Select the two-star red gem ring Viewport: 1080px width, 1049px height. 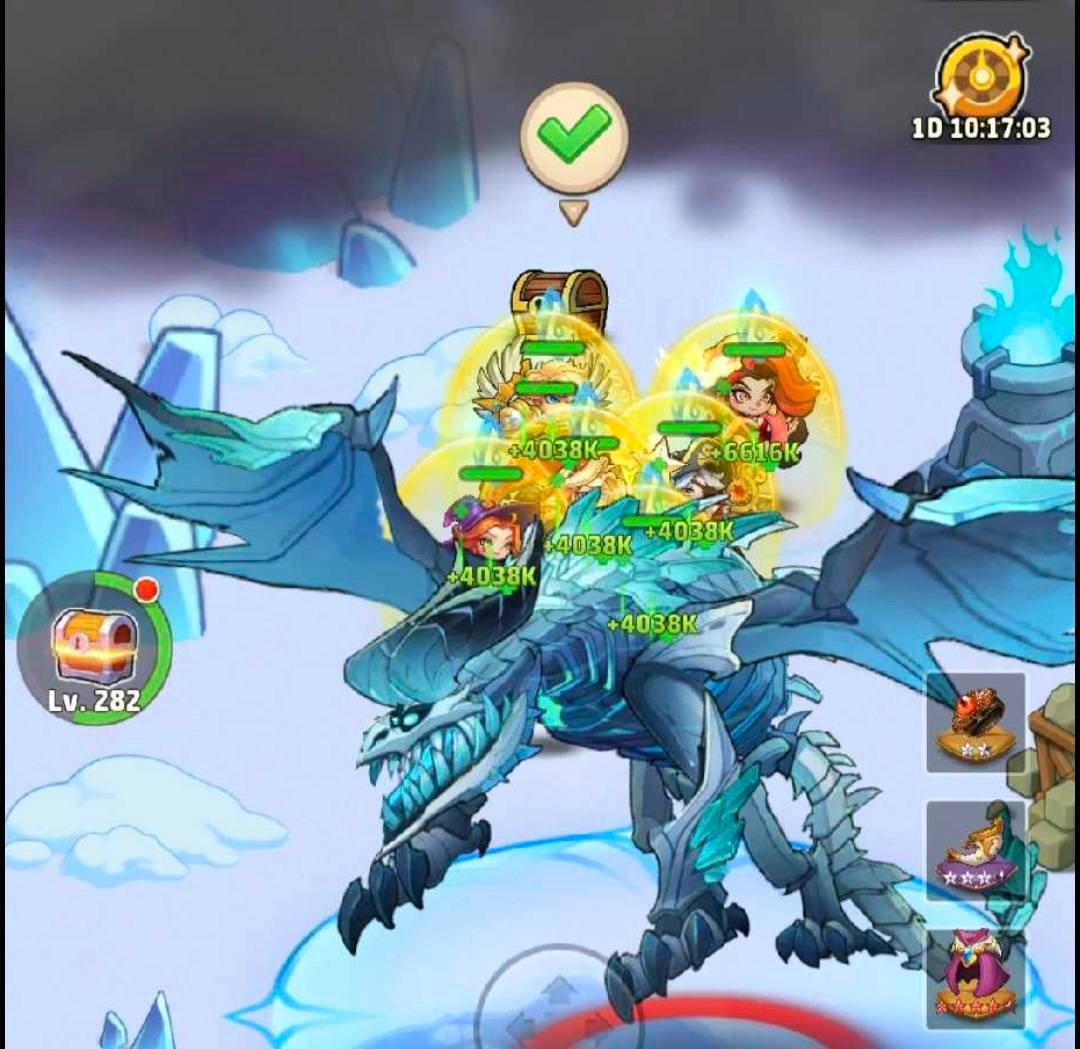click(975, 722)
